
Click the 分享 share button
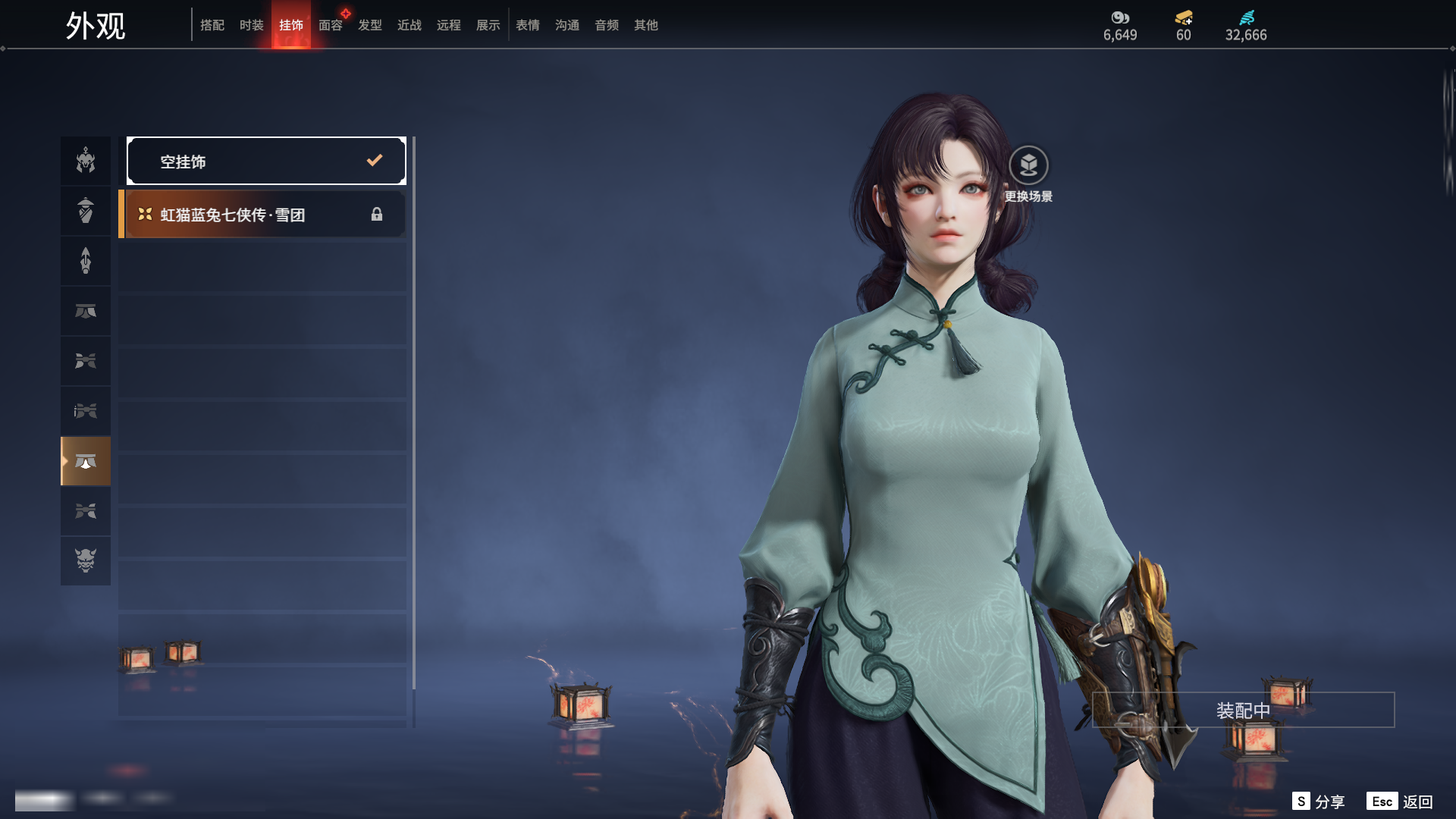[x=1319, y=802]
